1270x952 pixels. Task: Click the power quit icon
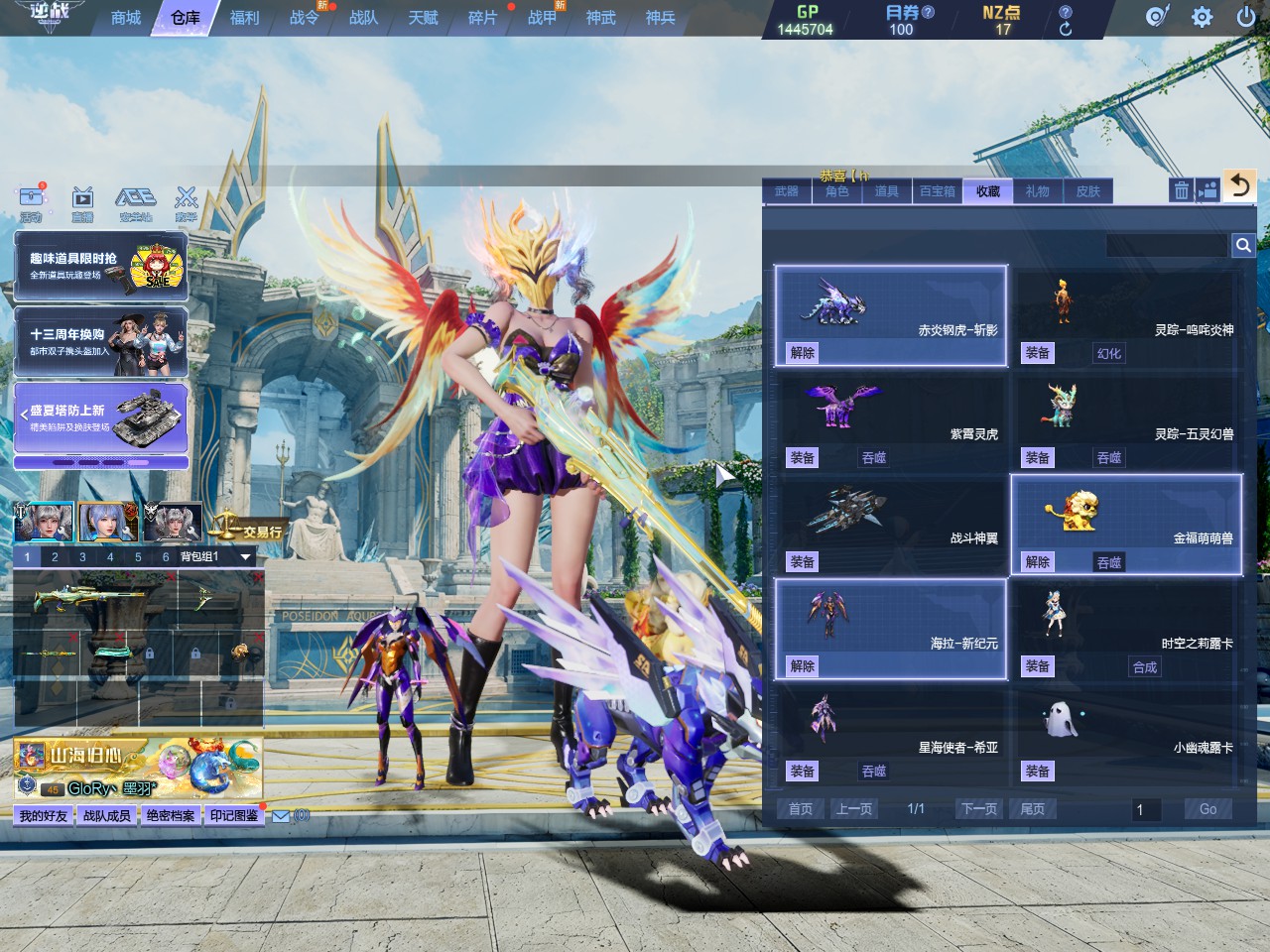[1245, 17]
